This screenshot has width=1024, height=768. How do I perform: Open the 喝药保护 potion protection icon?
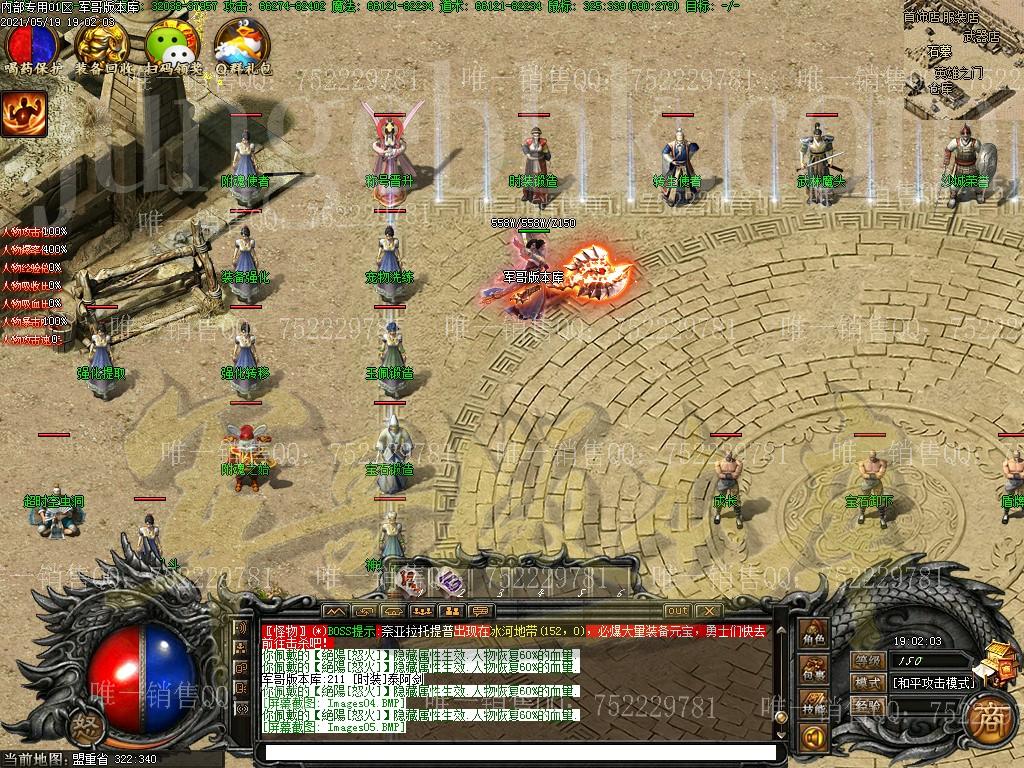32,46
